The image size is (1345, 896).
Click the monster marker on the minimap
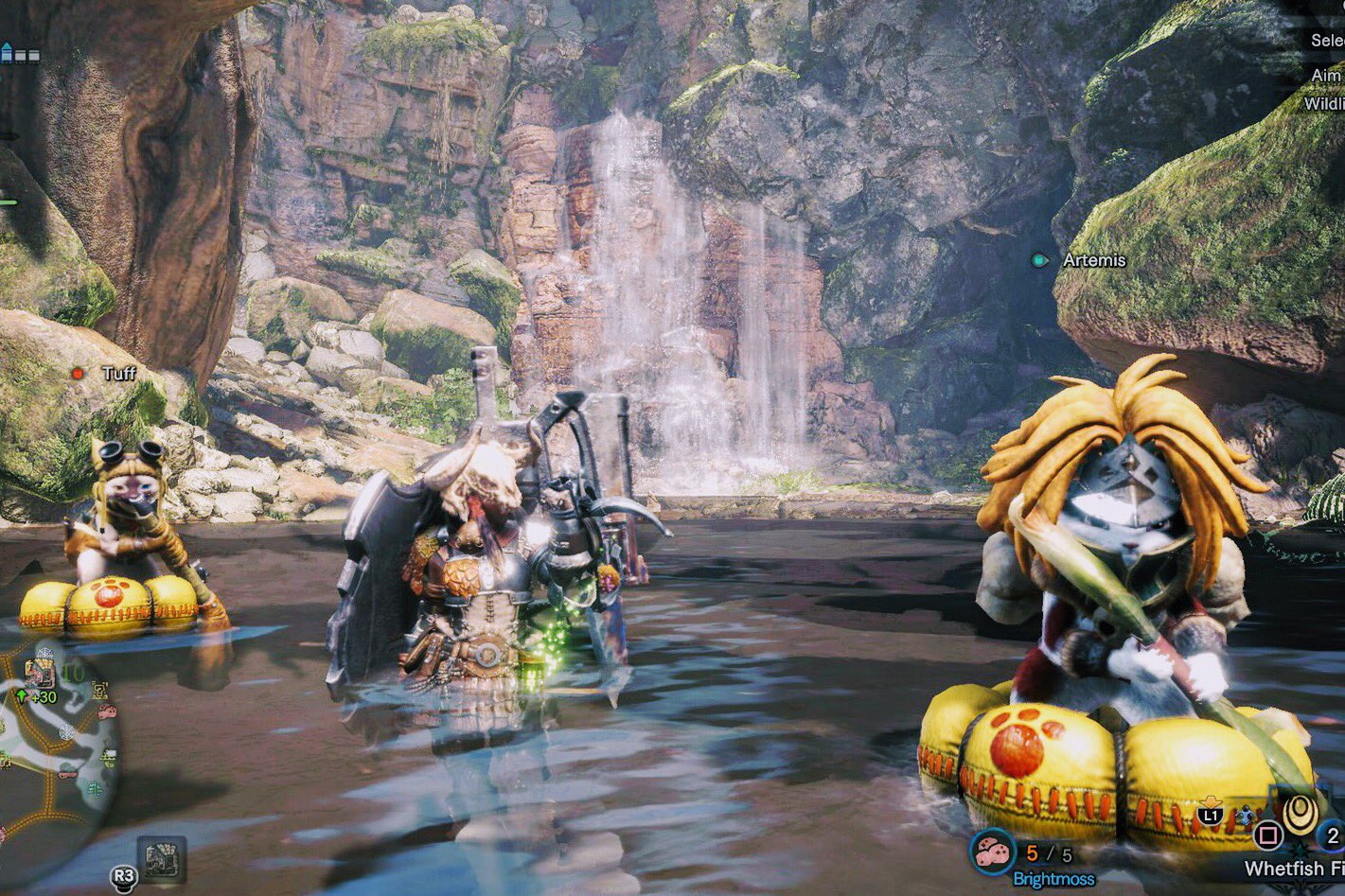click(40, 674)
